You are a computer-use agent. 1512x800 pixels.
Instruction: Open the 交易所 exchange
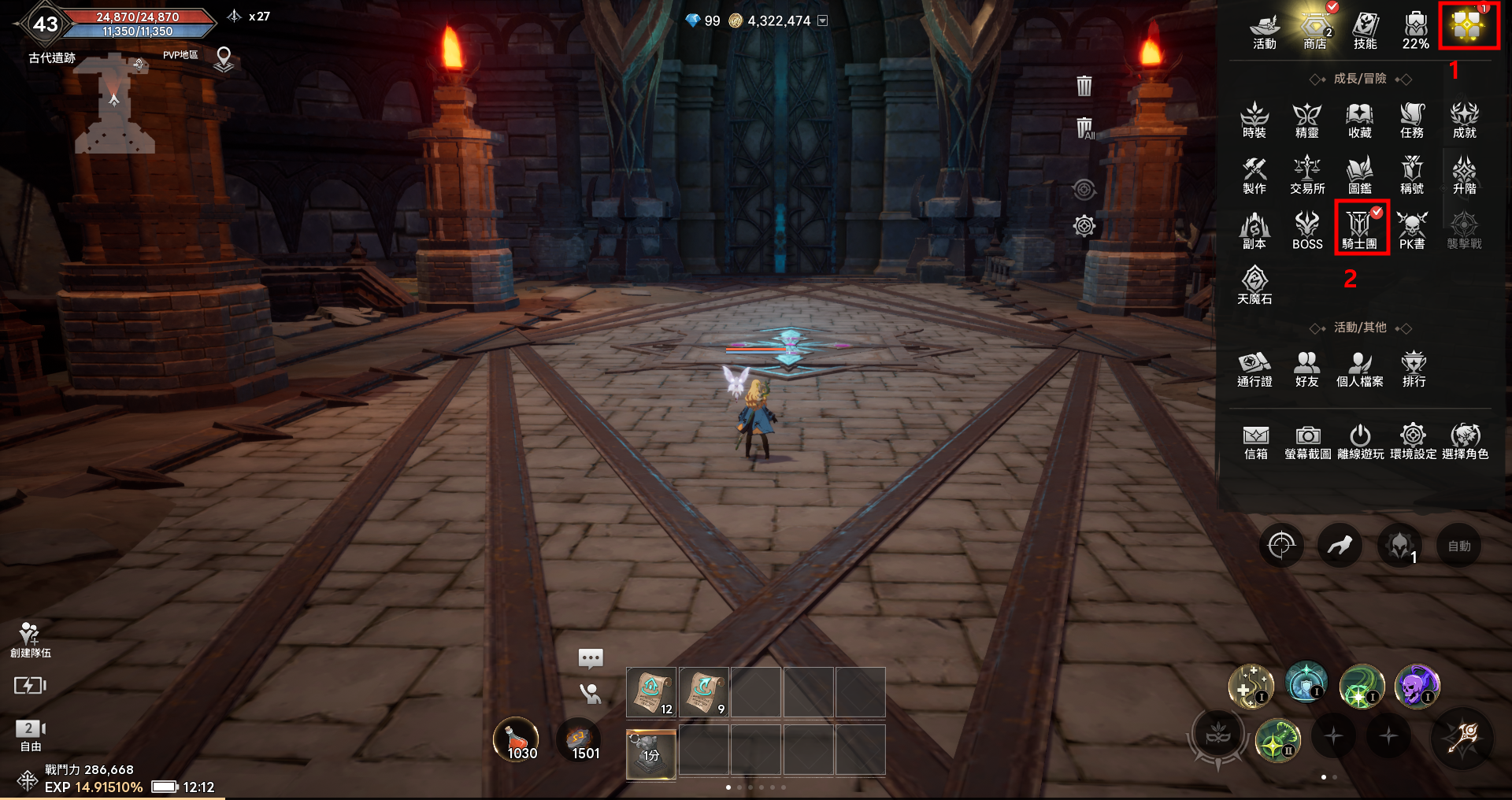coord(1307,175)
